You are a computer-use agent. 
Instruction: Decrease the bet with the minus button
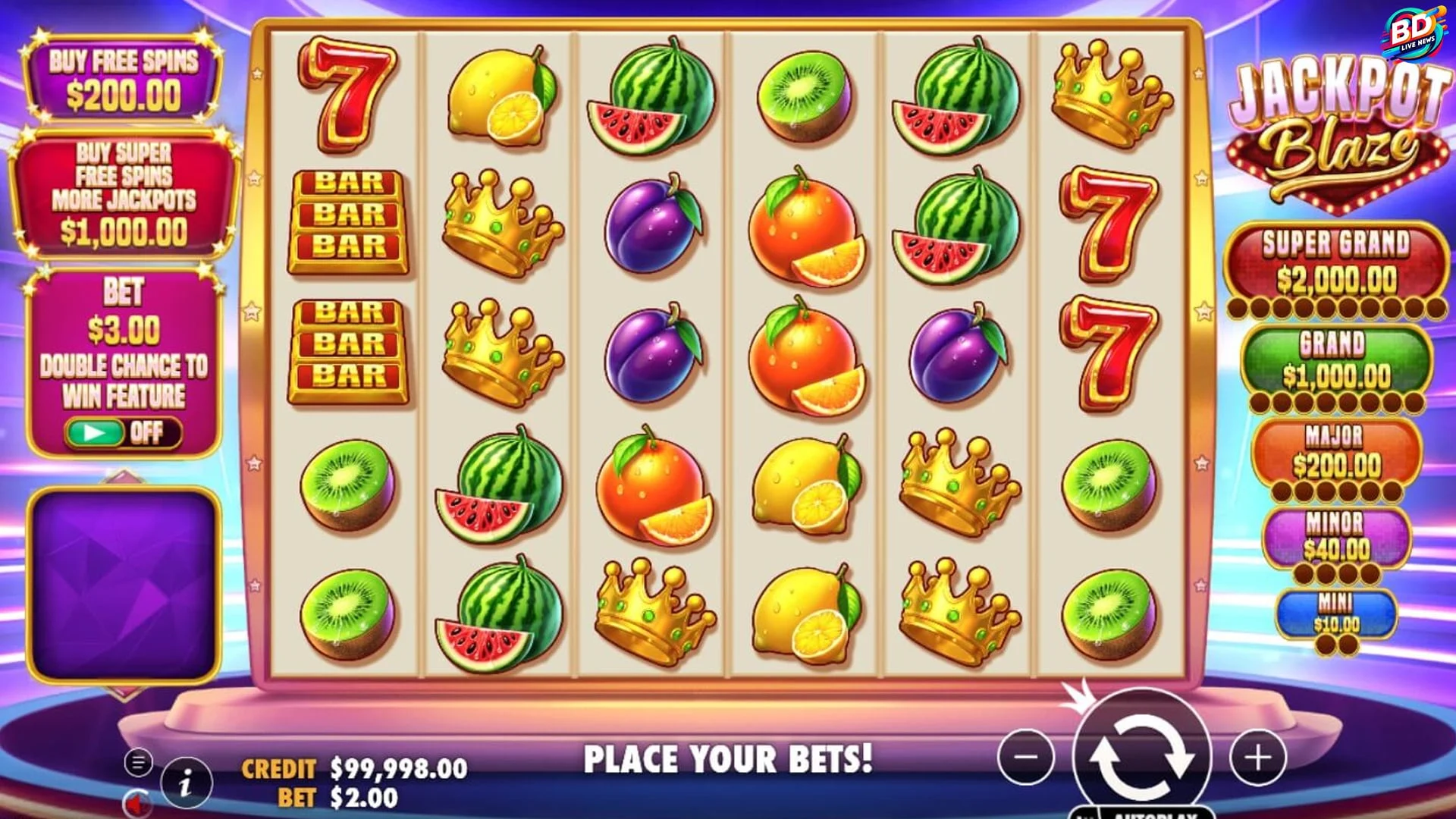(x=1025, y=756)
